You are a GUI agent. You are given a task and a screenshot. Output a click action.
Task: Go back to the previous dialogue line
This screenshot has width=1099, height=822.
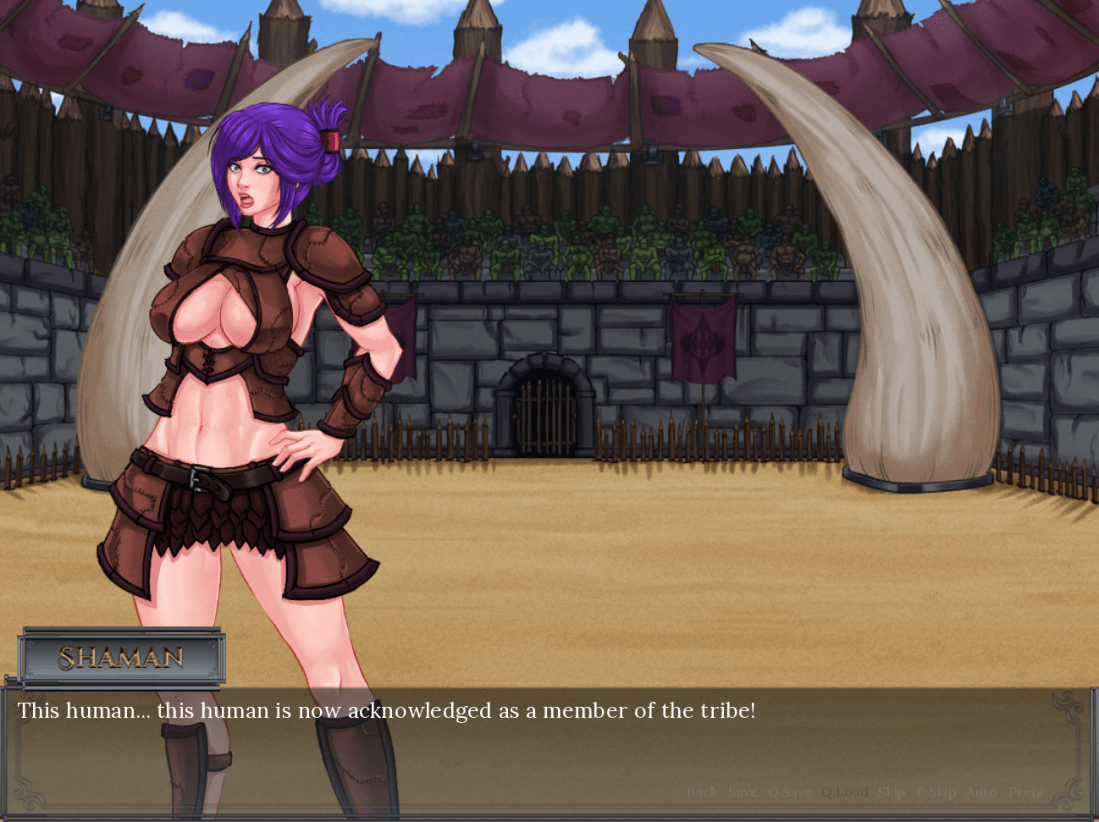coord(702,792)
